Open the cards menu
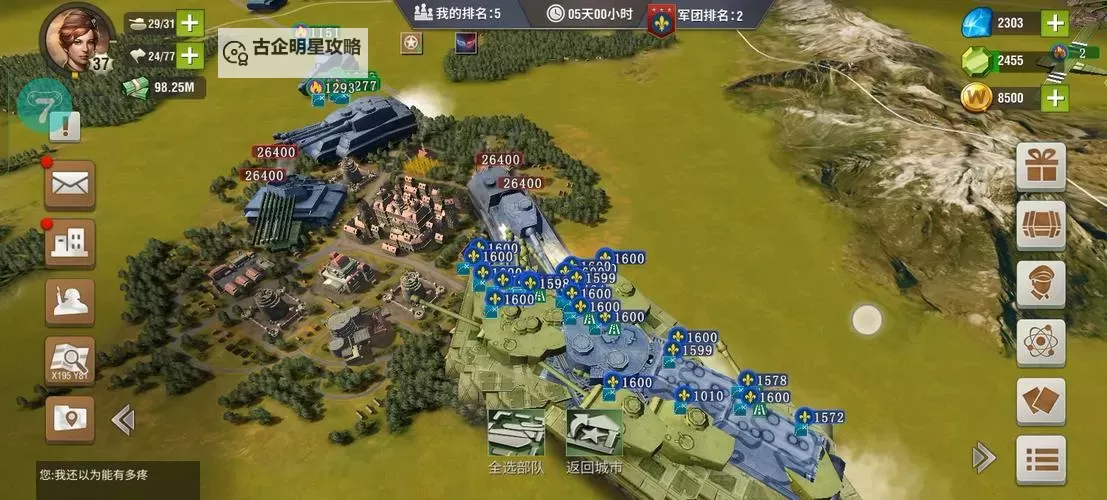 tap(1041, 401)
